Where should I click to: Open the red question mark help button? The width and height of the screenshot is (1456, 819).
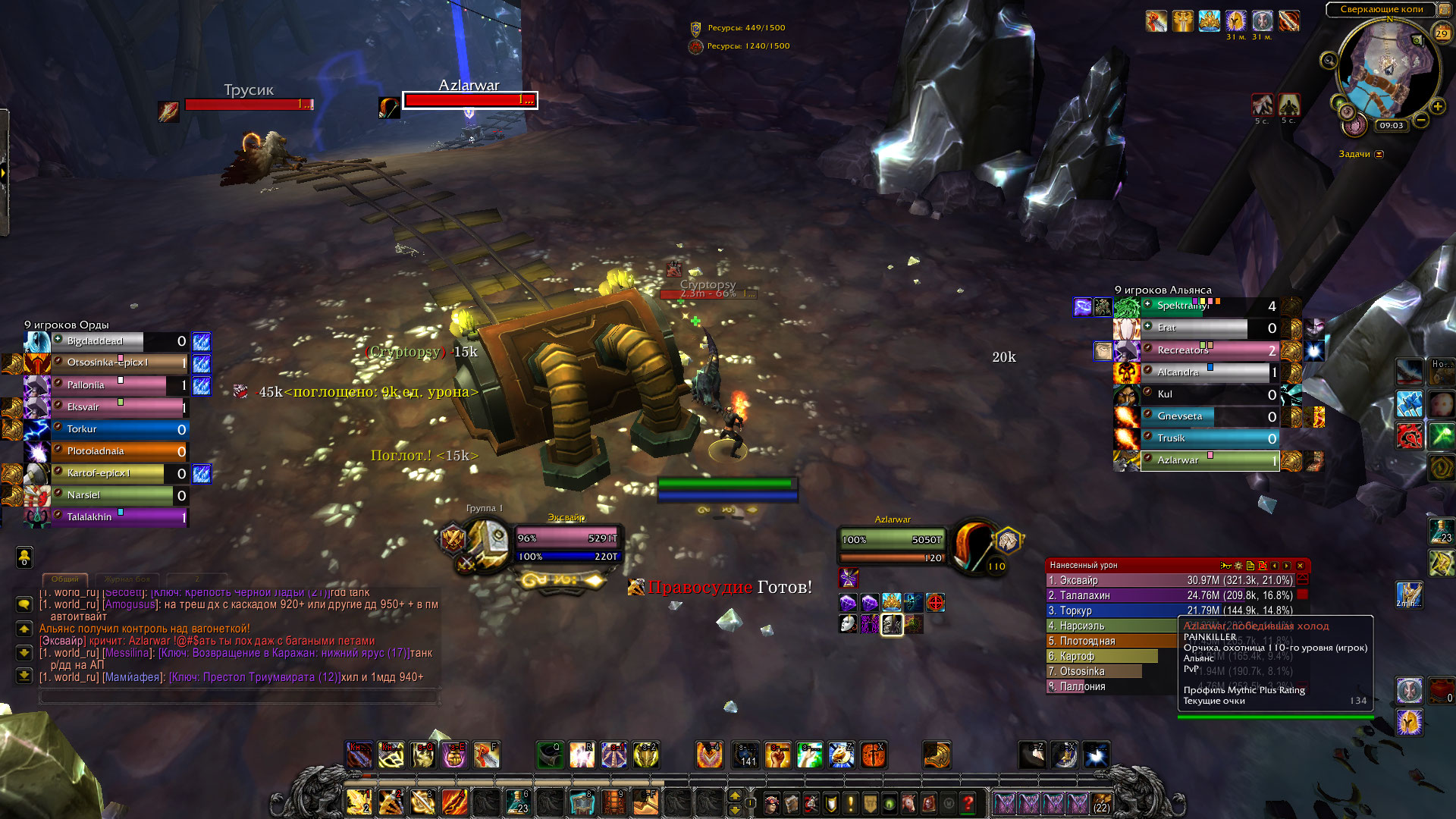click(x=968, y=803)
